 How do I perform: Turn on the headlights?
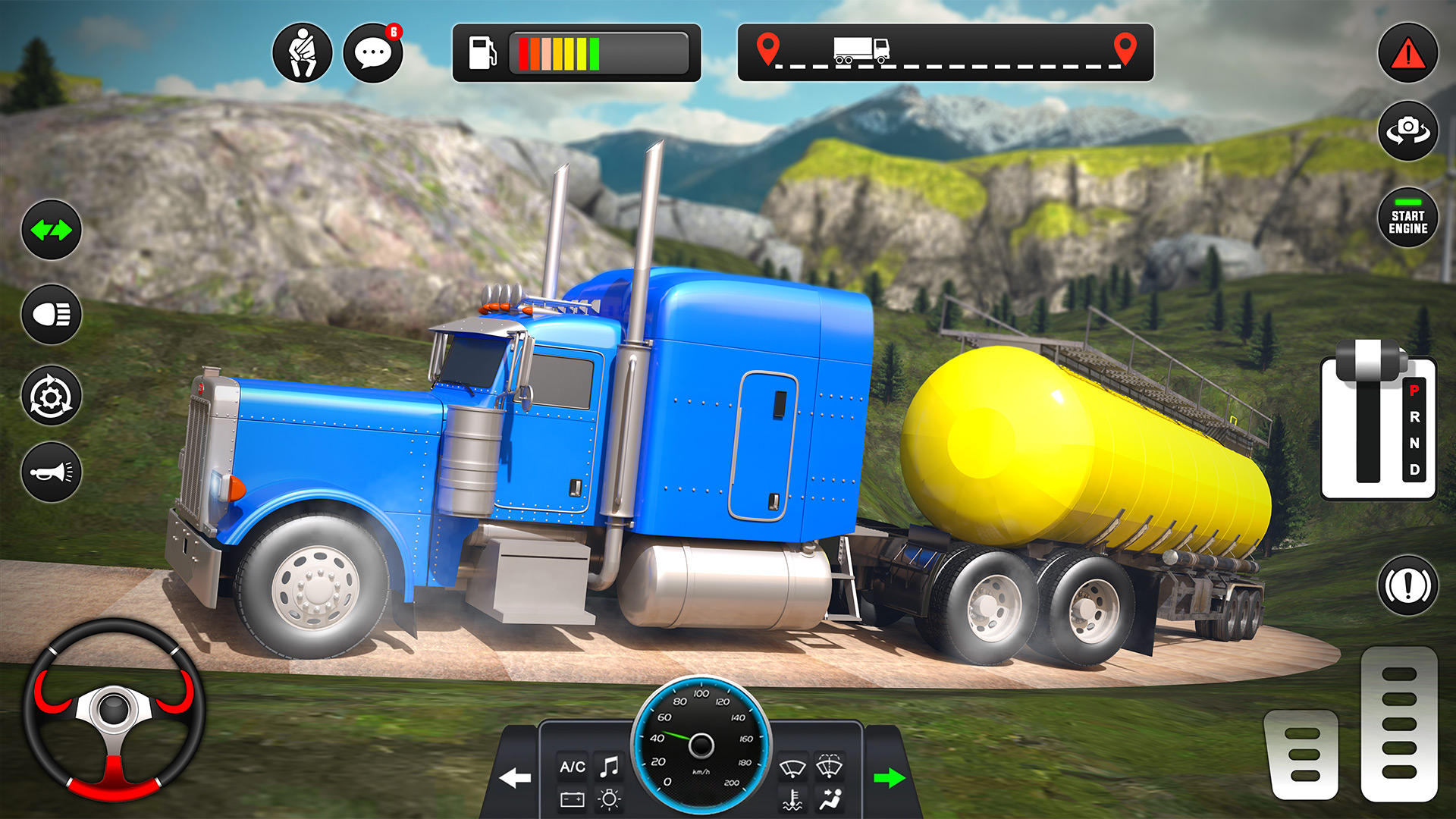[x=52, y=314]
